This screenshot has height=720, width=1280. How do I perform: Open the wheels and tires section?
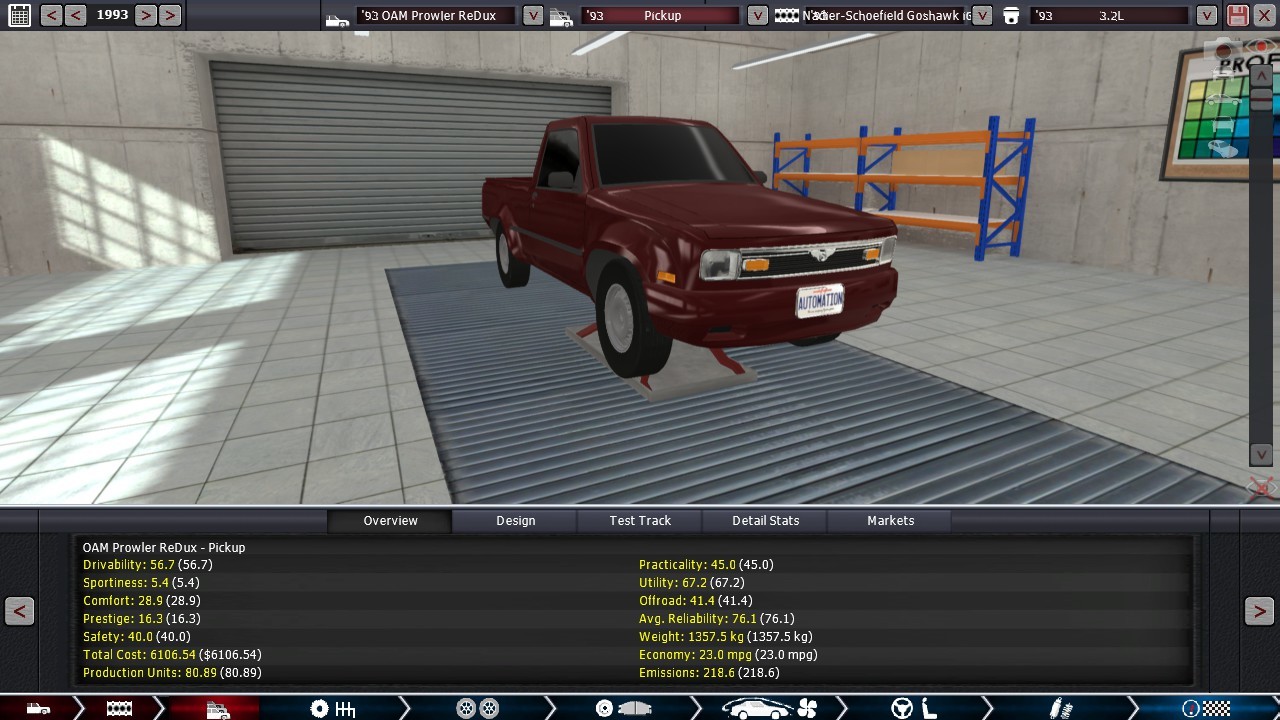point(477,709)
